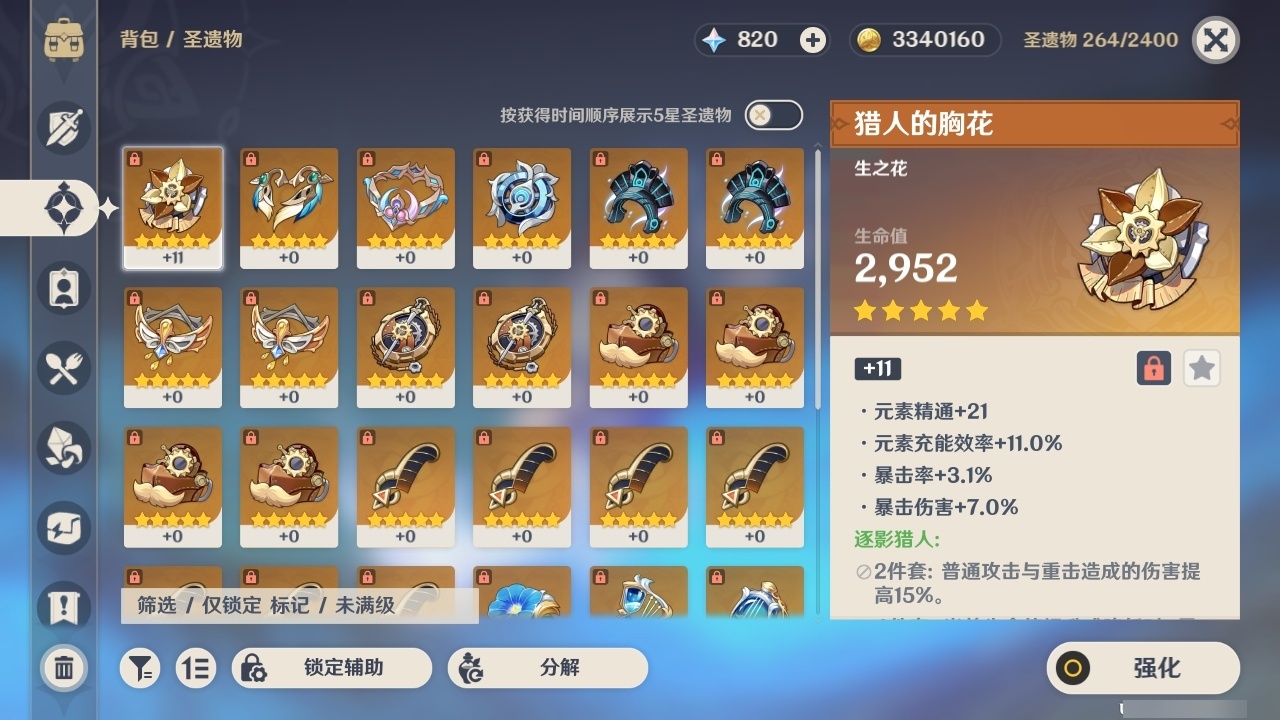Open the sort order icon
This screenshot has height=720, width=1280.
click(x=196, y=668)
